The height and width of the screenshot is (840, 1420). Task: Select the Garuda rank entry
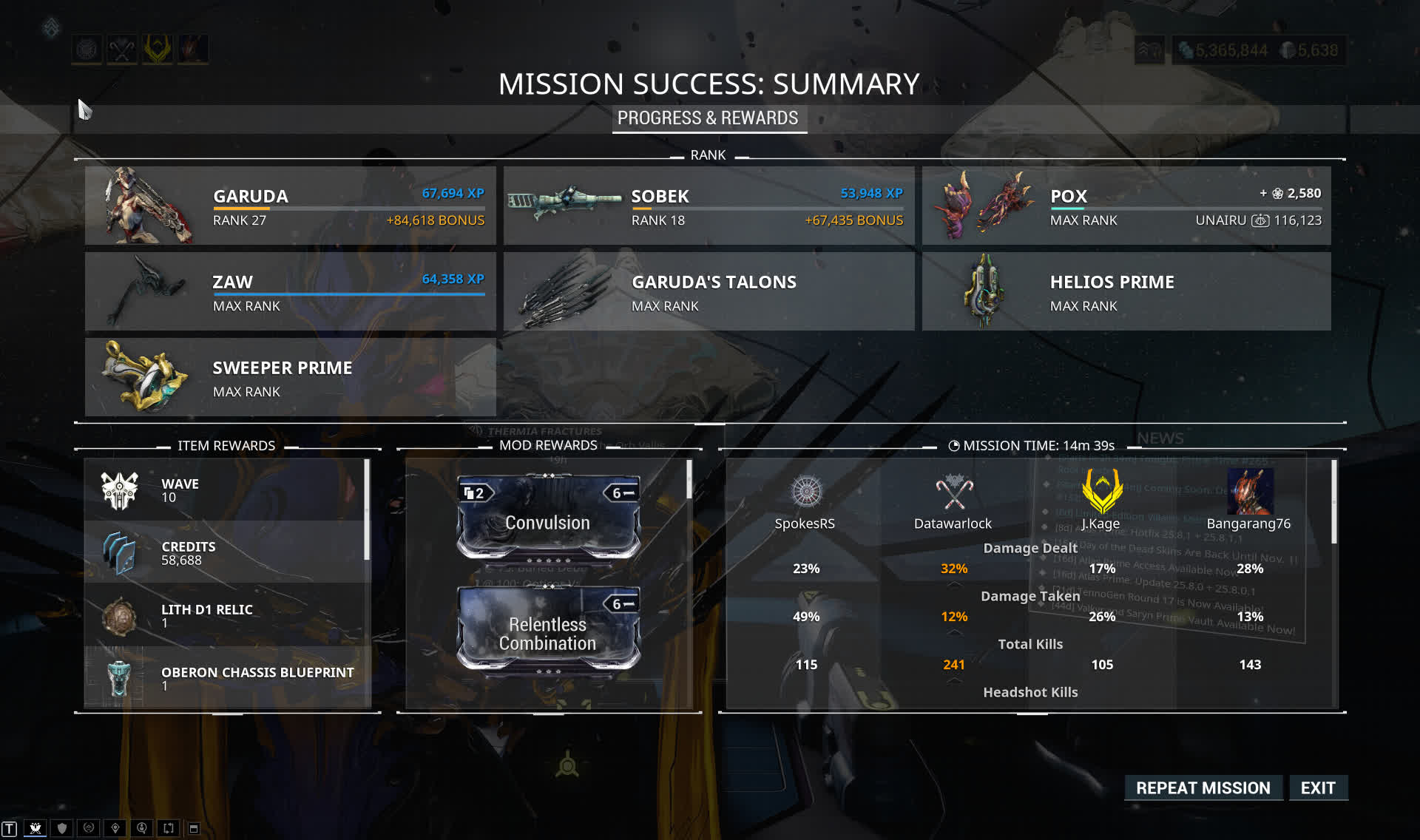pos(290,206)
